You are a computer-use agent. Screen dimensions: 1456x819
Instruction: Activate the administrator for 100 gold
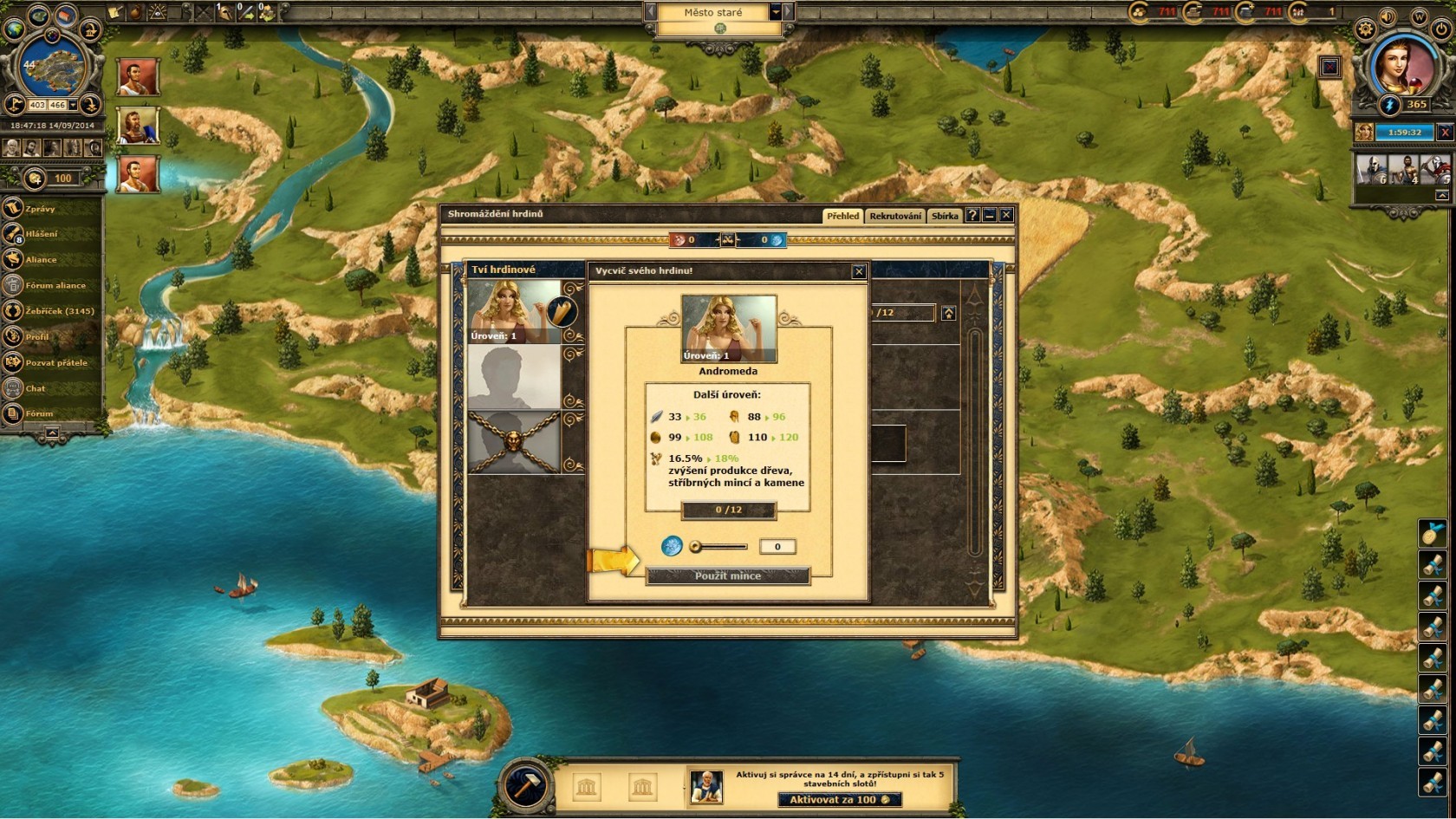pos(839,800)
